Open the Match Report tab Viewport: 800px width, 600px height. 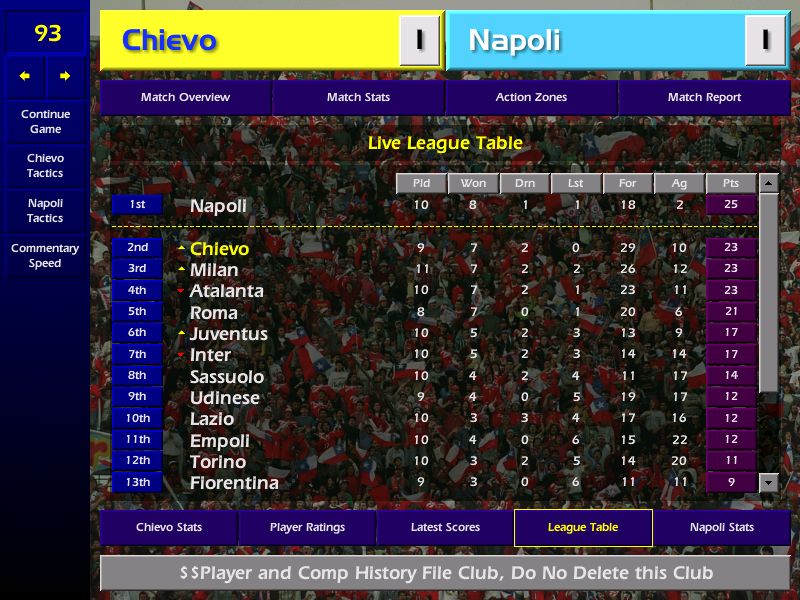[704, 97]
